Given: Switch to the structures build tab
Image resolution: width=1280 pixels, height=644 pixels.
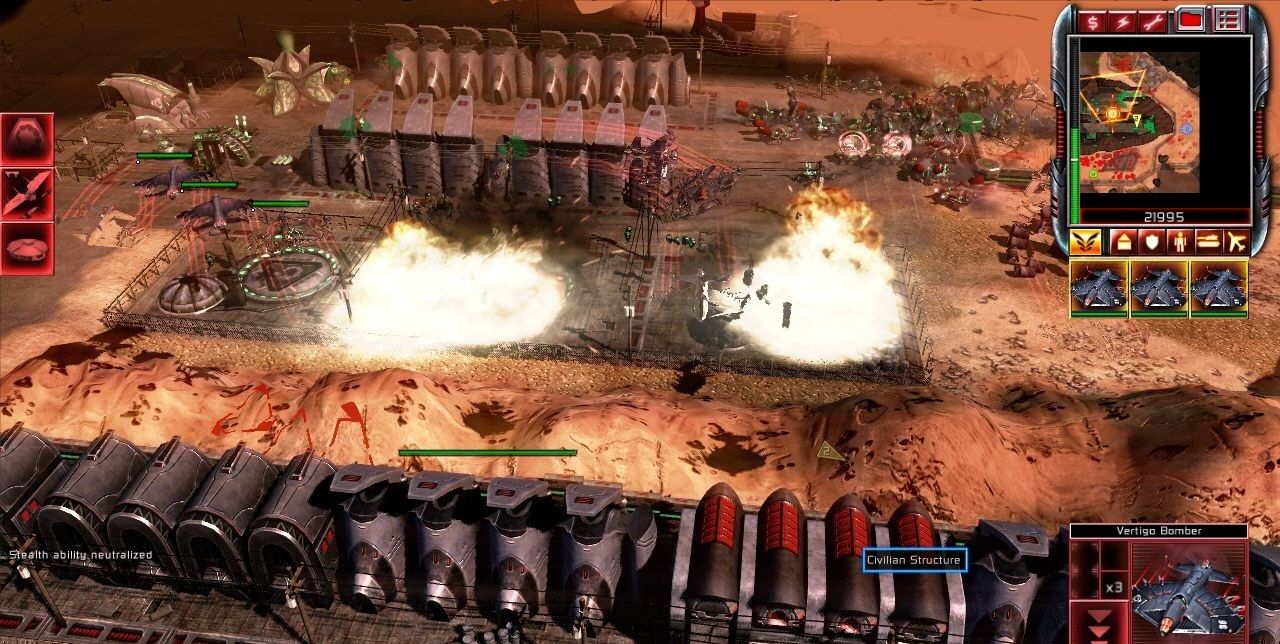Looking at the screenshot, I should 1121,241.
